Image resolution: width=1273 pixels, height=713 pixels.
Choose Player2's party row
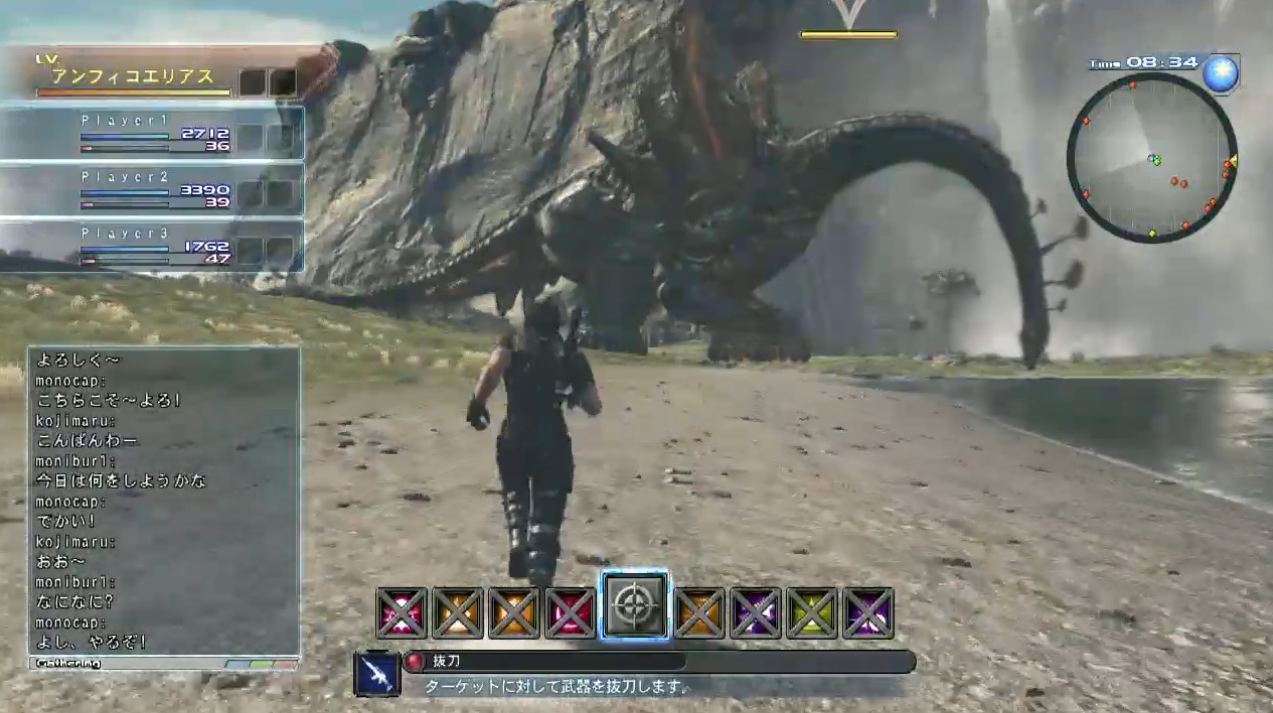tap(152, 191)
